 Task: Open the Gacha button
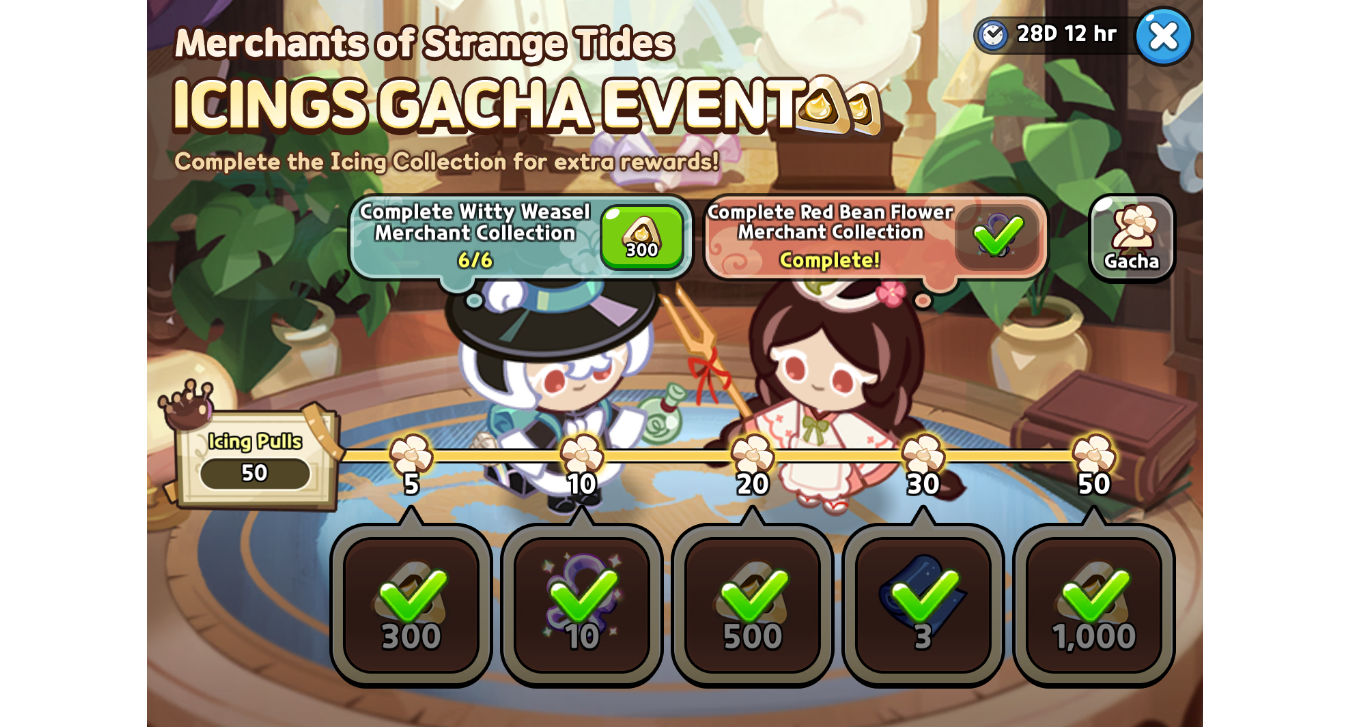[x=1132, y=238]
